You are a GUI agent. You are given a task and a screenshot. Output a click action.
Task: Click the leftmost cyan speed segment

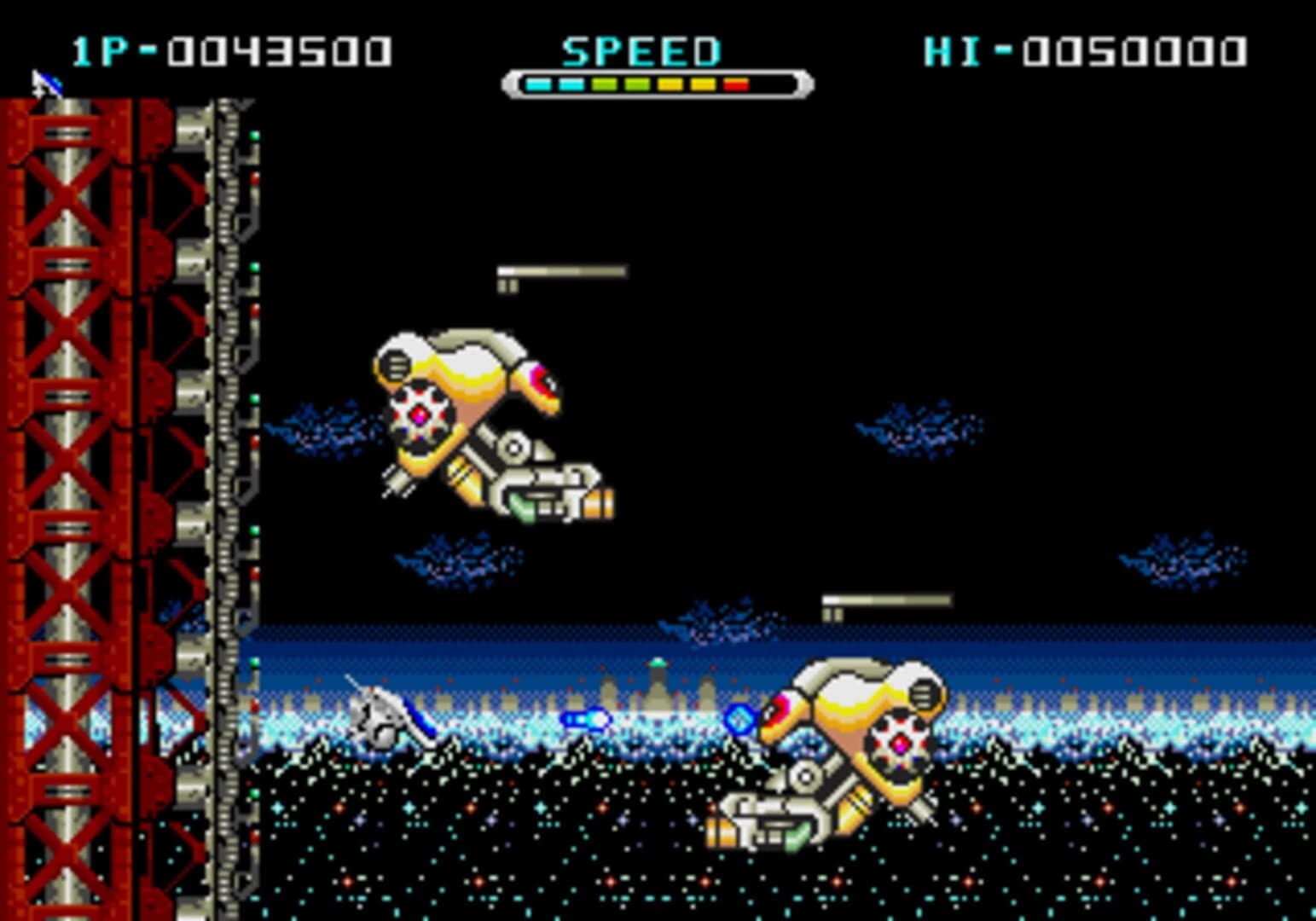538,84
